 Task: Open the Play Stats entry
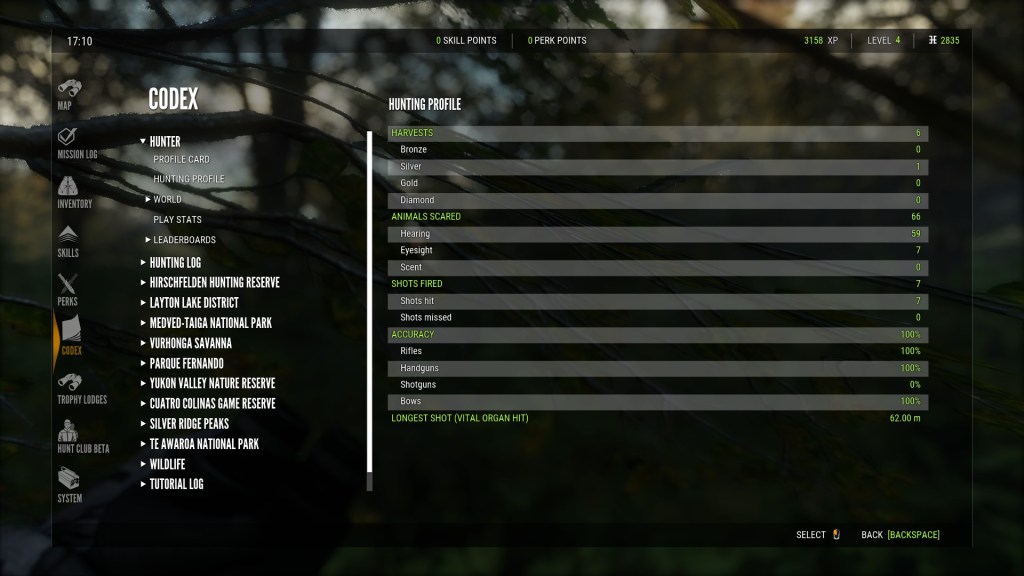click(177, 220)
